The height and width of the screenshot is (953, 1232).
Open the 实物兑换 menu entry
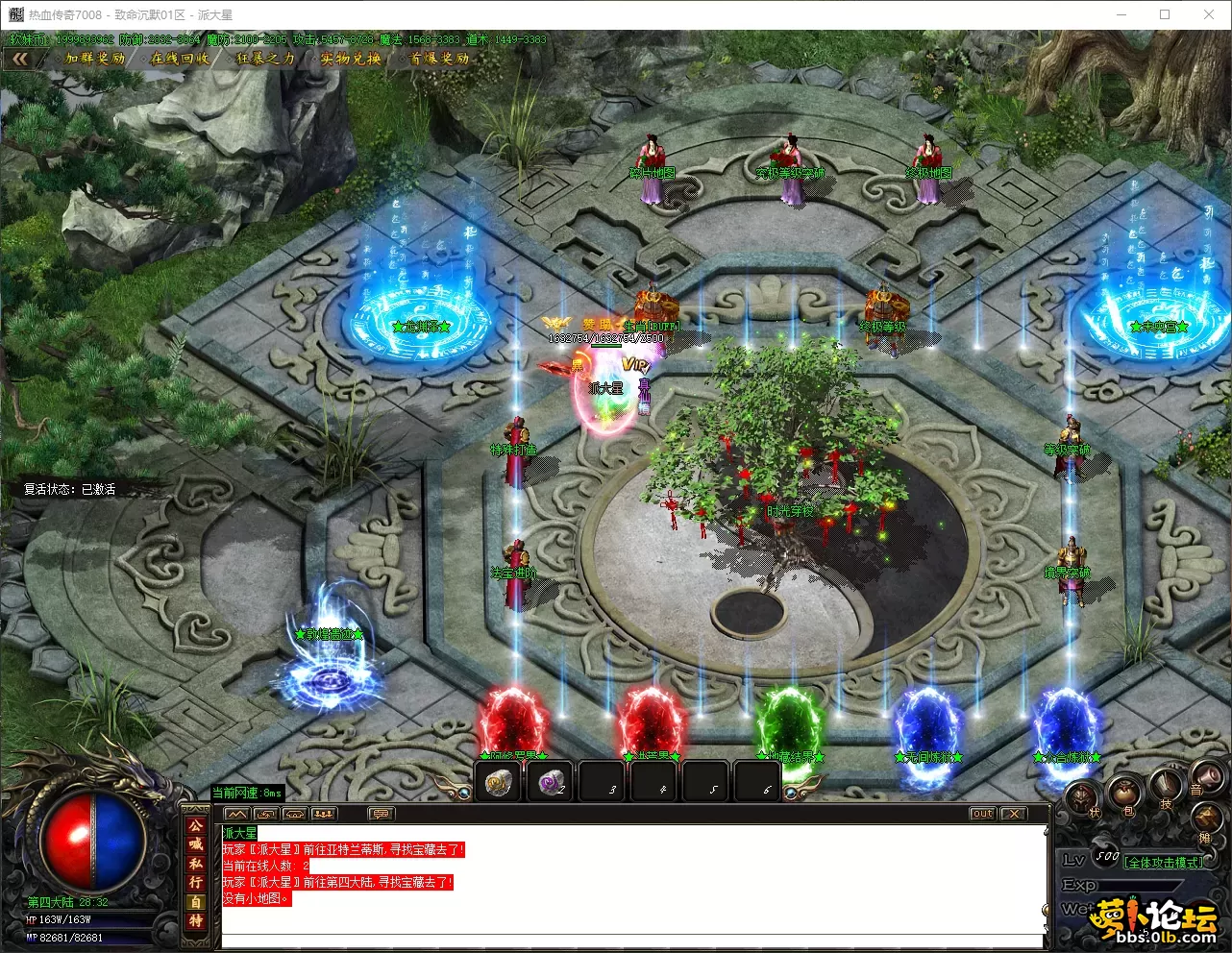click(x=351, y=59)
